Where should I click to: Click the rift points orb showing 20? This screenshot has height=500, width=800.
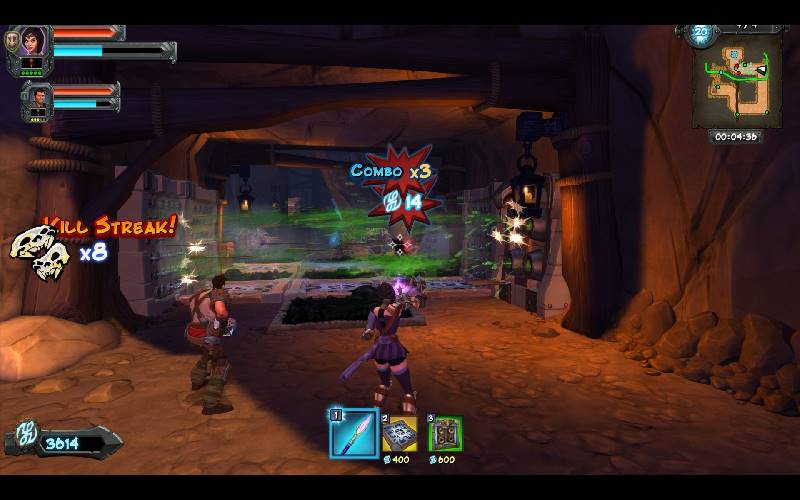pos(700,31)
